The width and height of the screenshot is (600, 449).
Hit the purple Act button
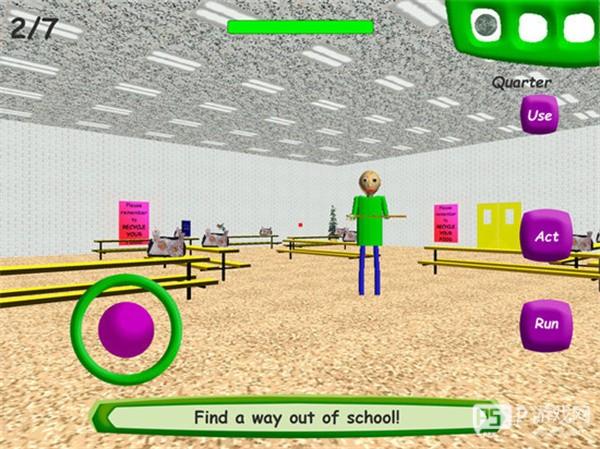(546, 237)
